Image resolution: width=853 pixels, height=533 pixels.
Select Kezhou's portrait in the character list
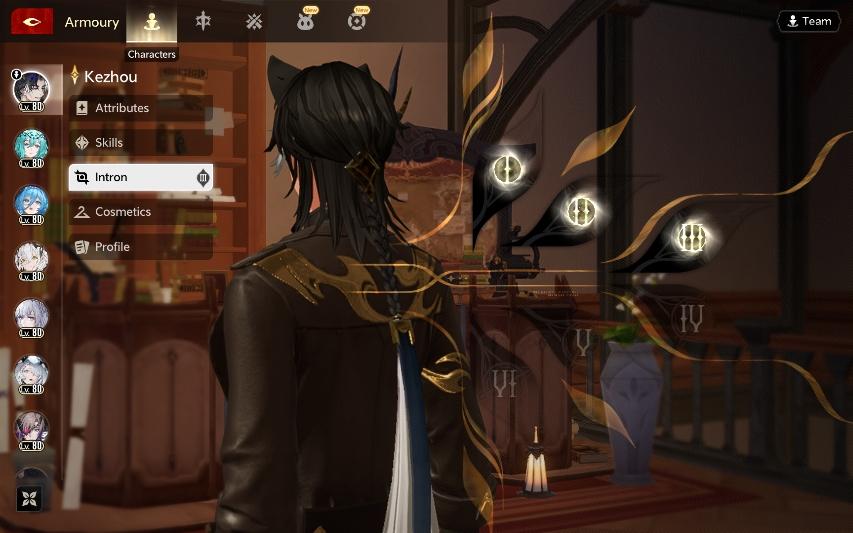[31, 89]
